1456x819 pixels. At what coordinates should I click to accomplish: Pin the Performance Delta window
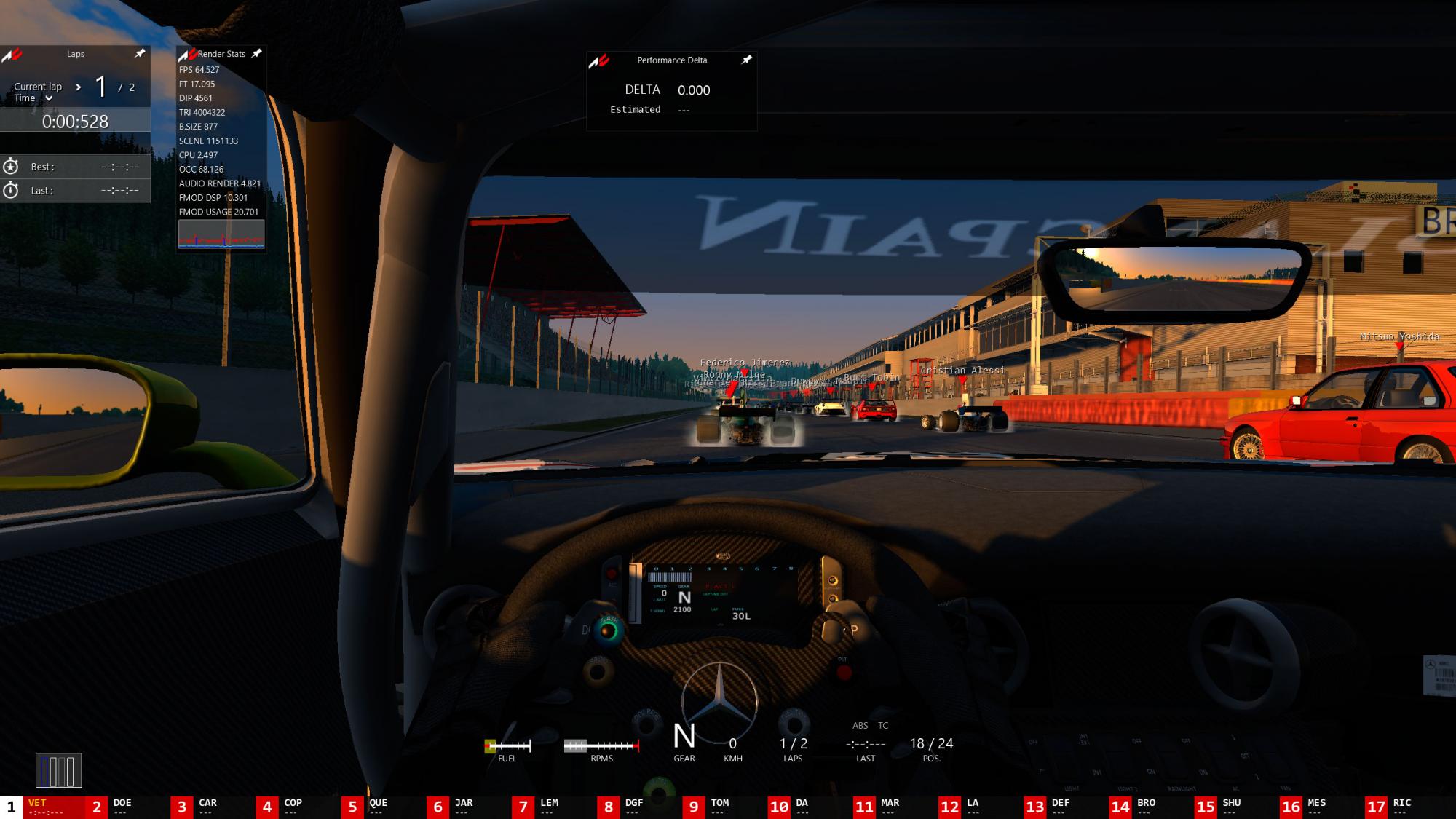(x=746, y=60)
